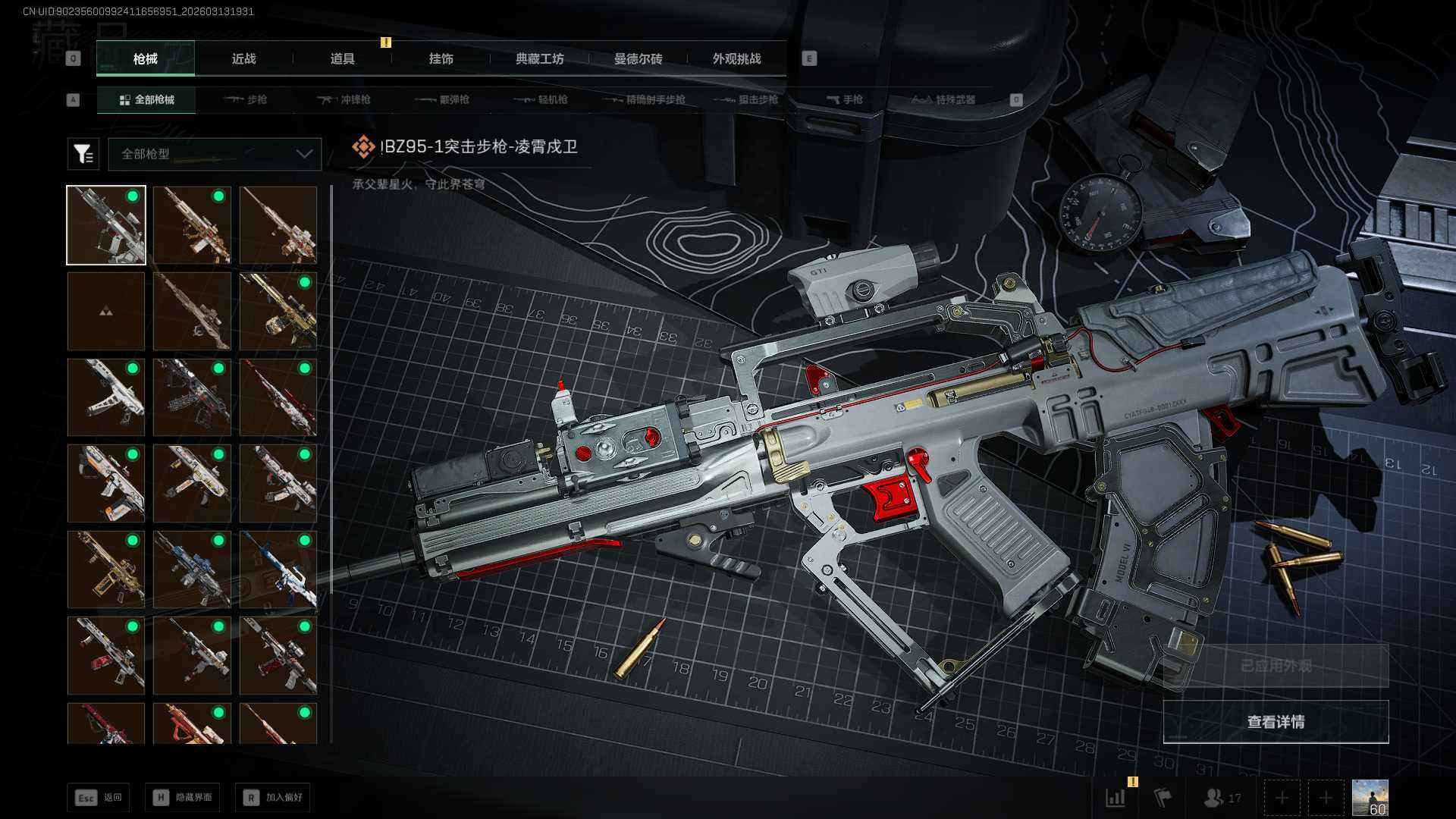
Task: Expand the 全部枪型 weapon type dropdown
Action: 215,154
